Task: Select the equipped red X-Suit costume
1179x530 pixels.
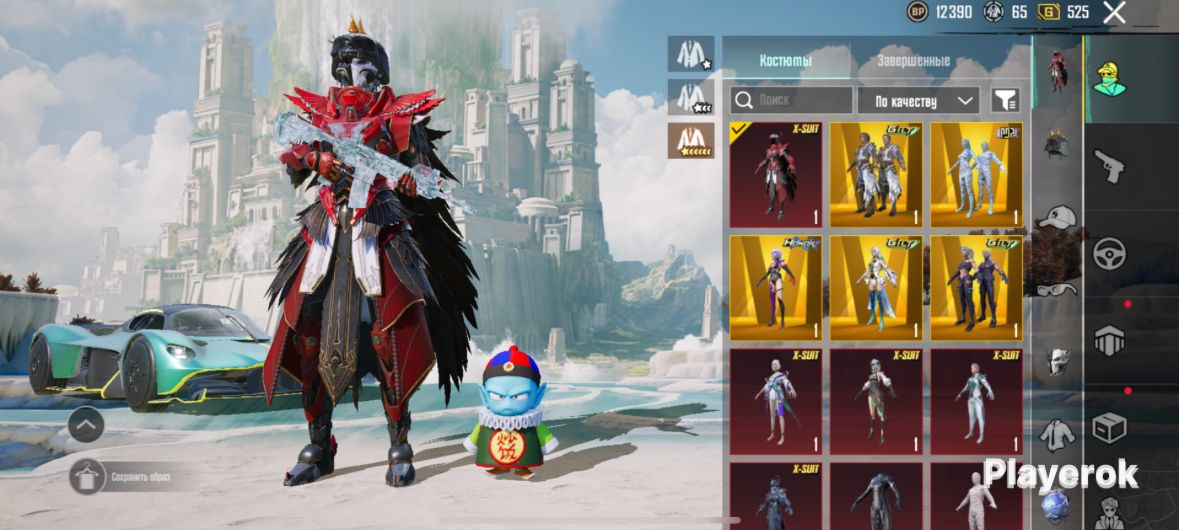Action: click(776, 175)
